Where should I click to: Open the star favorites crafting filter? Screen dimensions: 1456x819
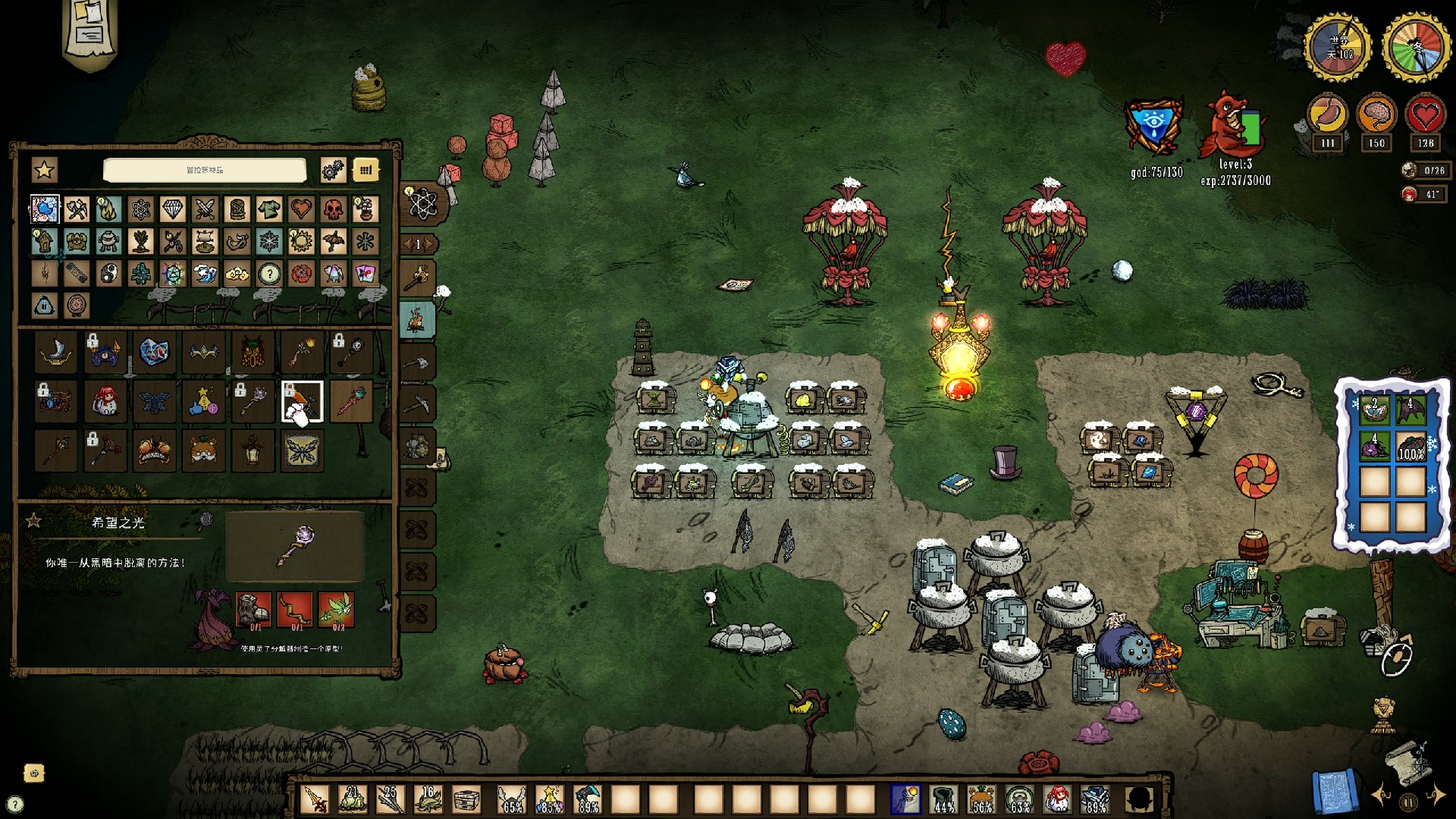(44, 170)
